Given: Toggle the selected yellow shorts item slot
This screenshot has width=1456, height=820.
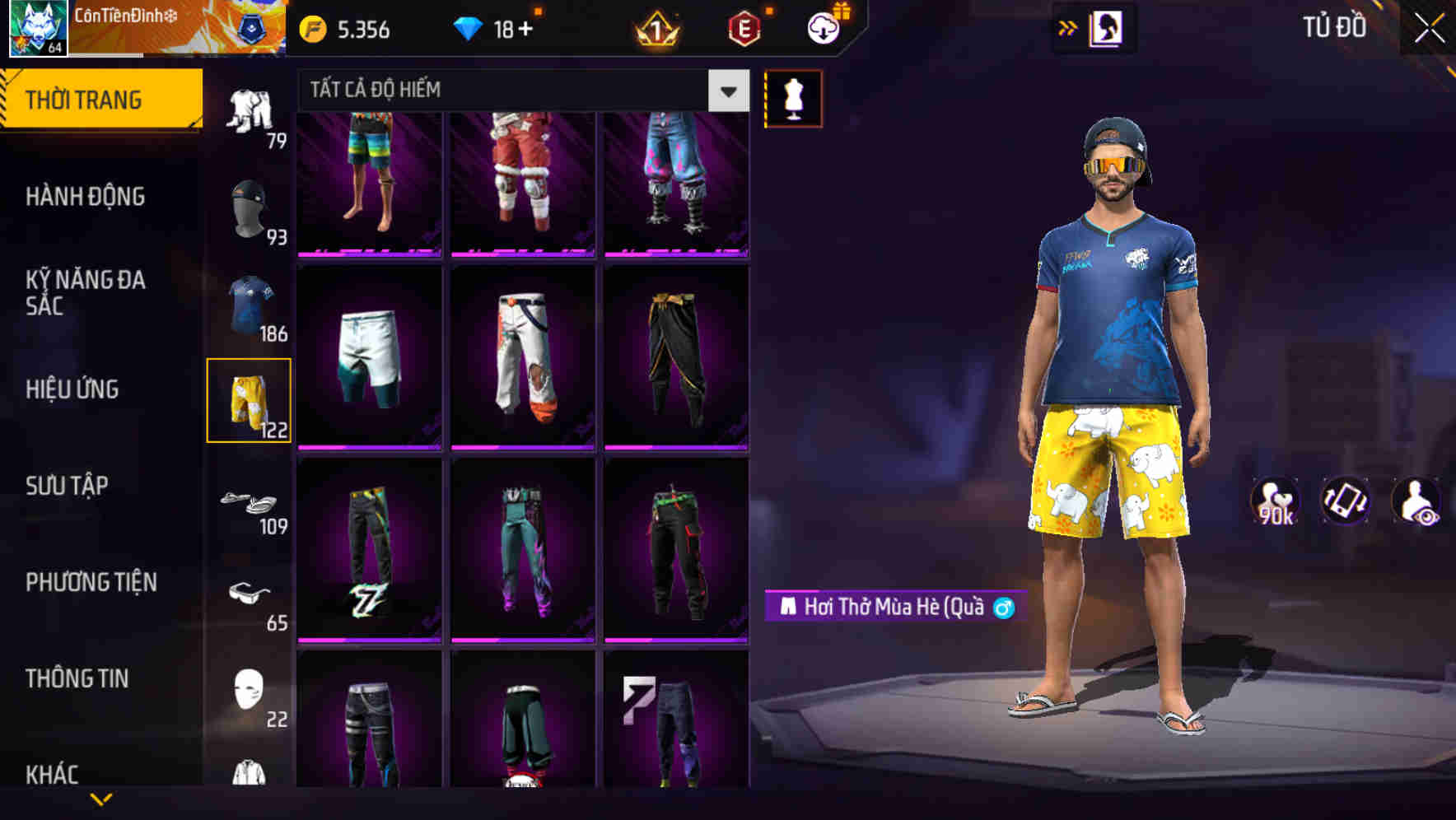Looking at the screenshot, I should (x=250, y=399).
